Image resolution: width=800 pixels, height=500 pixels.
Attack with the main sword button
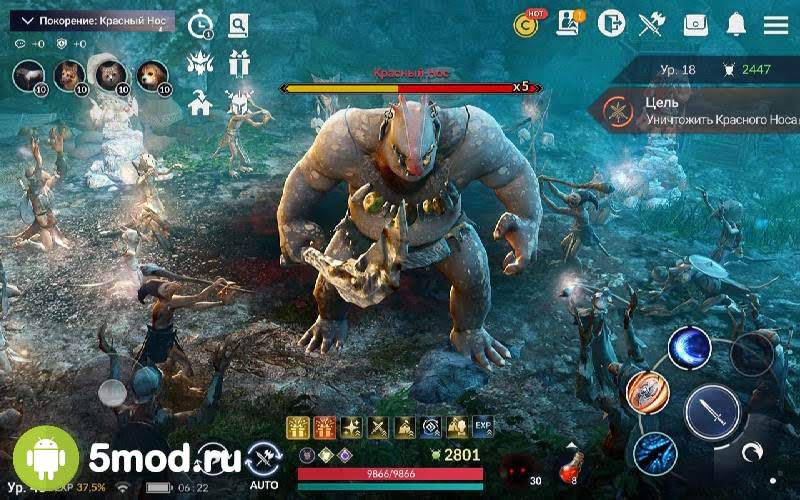click(x=712, y=412)
